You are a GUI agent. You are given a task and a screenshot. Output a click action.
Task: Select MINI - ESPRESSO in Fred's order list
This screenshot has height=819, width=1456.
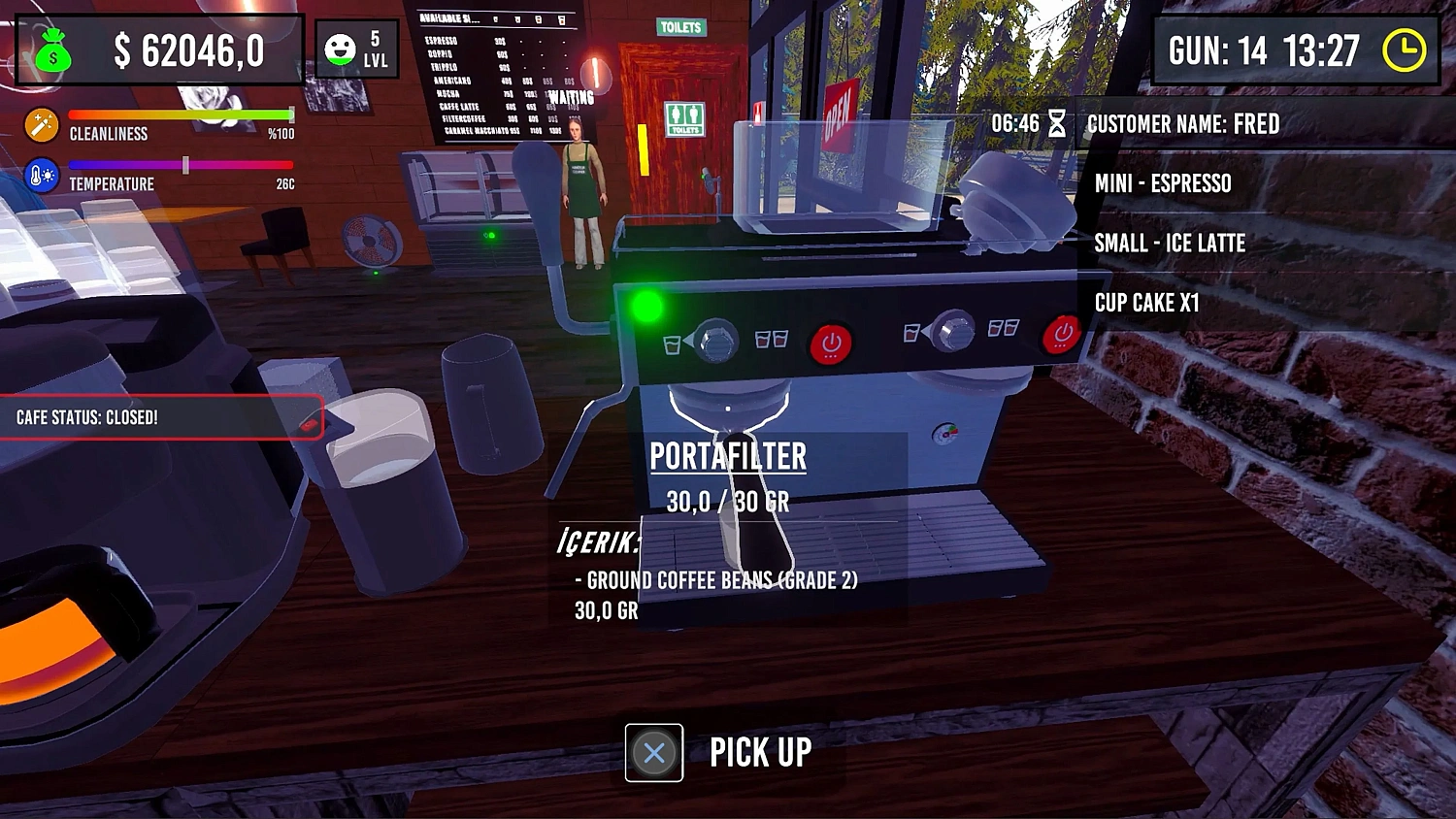coord(1163,183)
